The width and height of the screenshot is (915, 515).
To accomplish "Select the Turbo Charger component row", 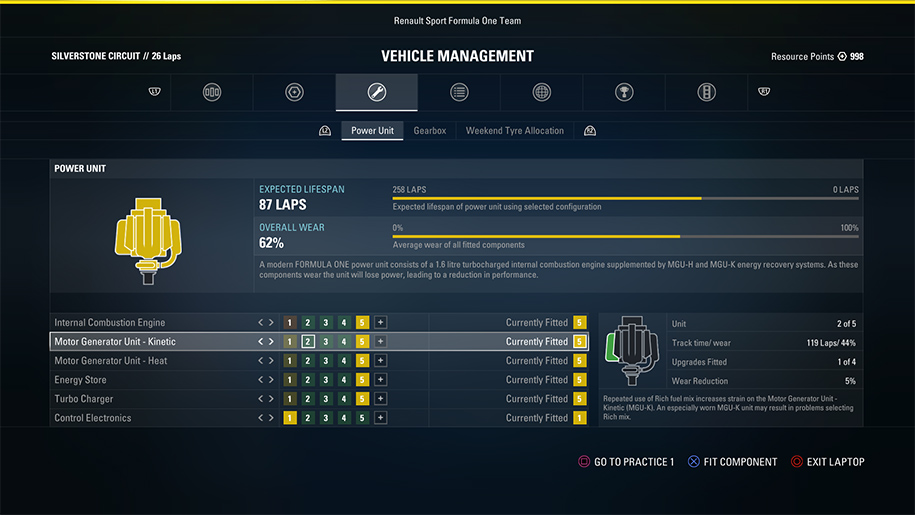I will pos(85,399).
